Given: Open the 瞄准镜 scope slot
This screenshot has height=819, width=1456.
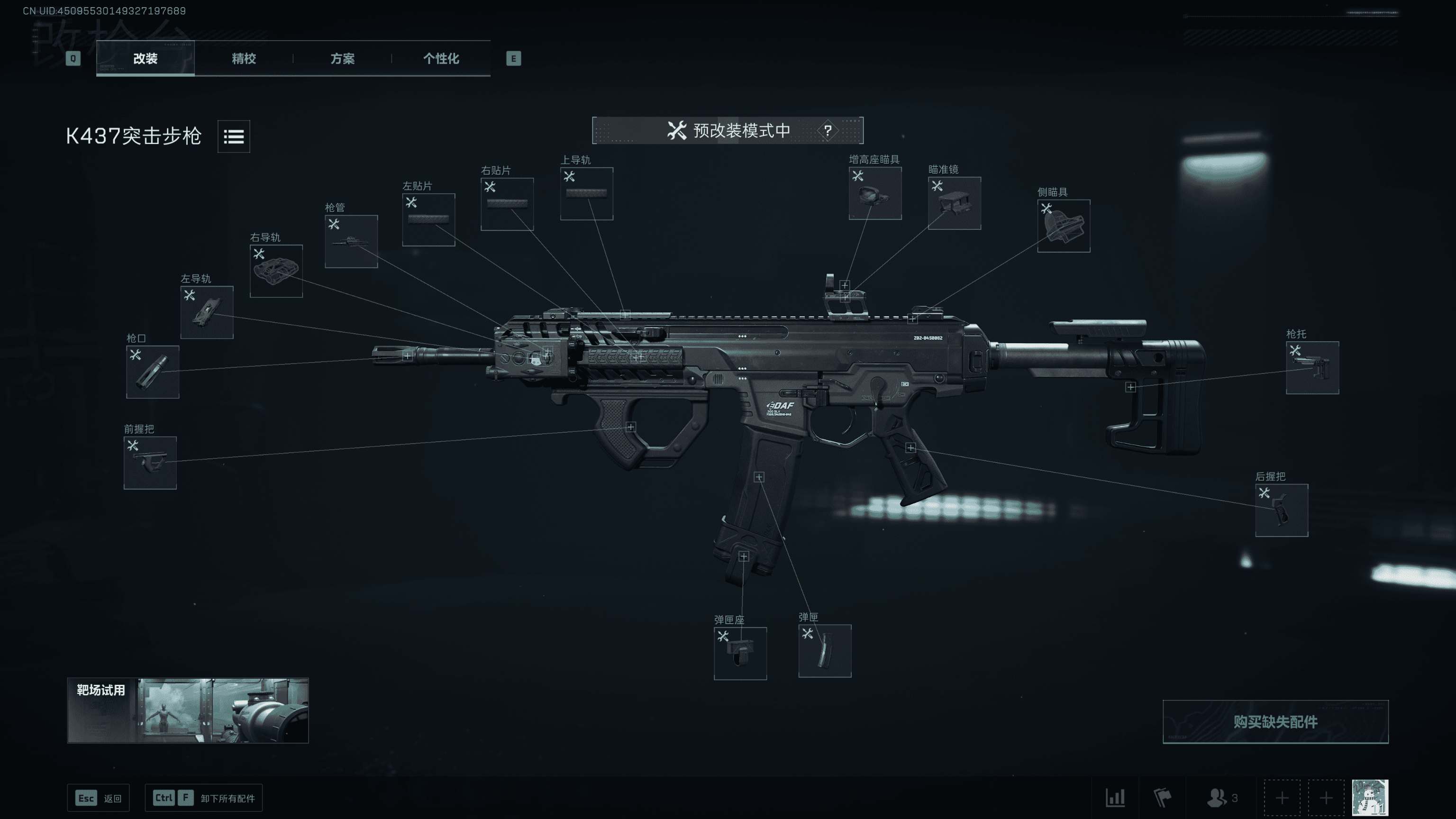Looking at the screenshot, I should (954, 203).
